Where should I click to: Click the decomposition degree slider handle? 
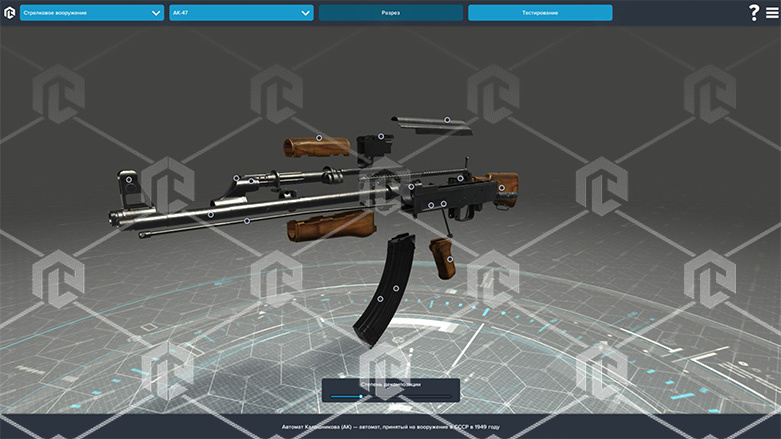click(x=361, y=397)
